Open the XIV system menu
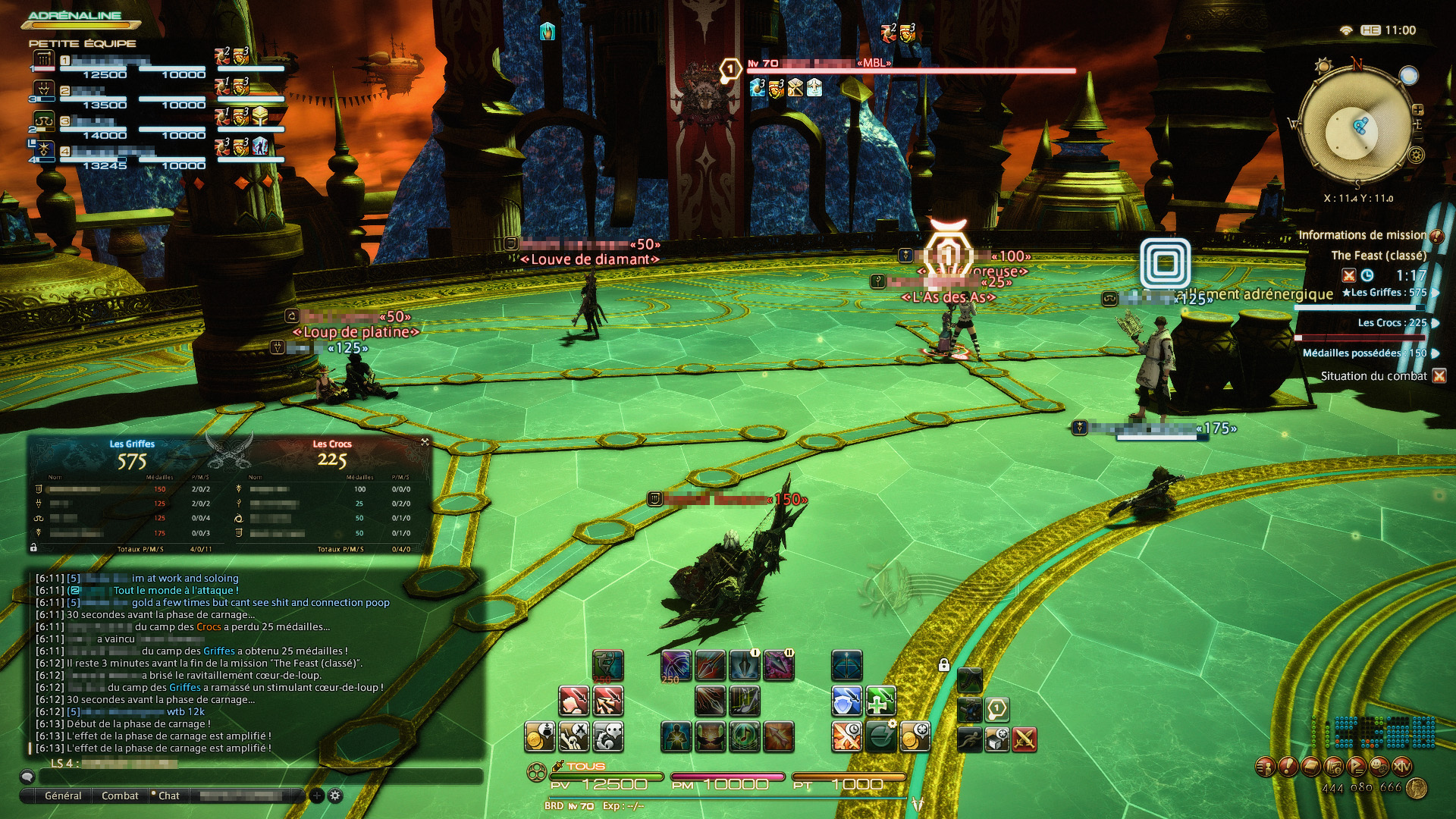The height and width of the screenshot is (819, 1456). [x=1402, y=767]
